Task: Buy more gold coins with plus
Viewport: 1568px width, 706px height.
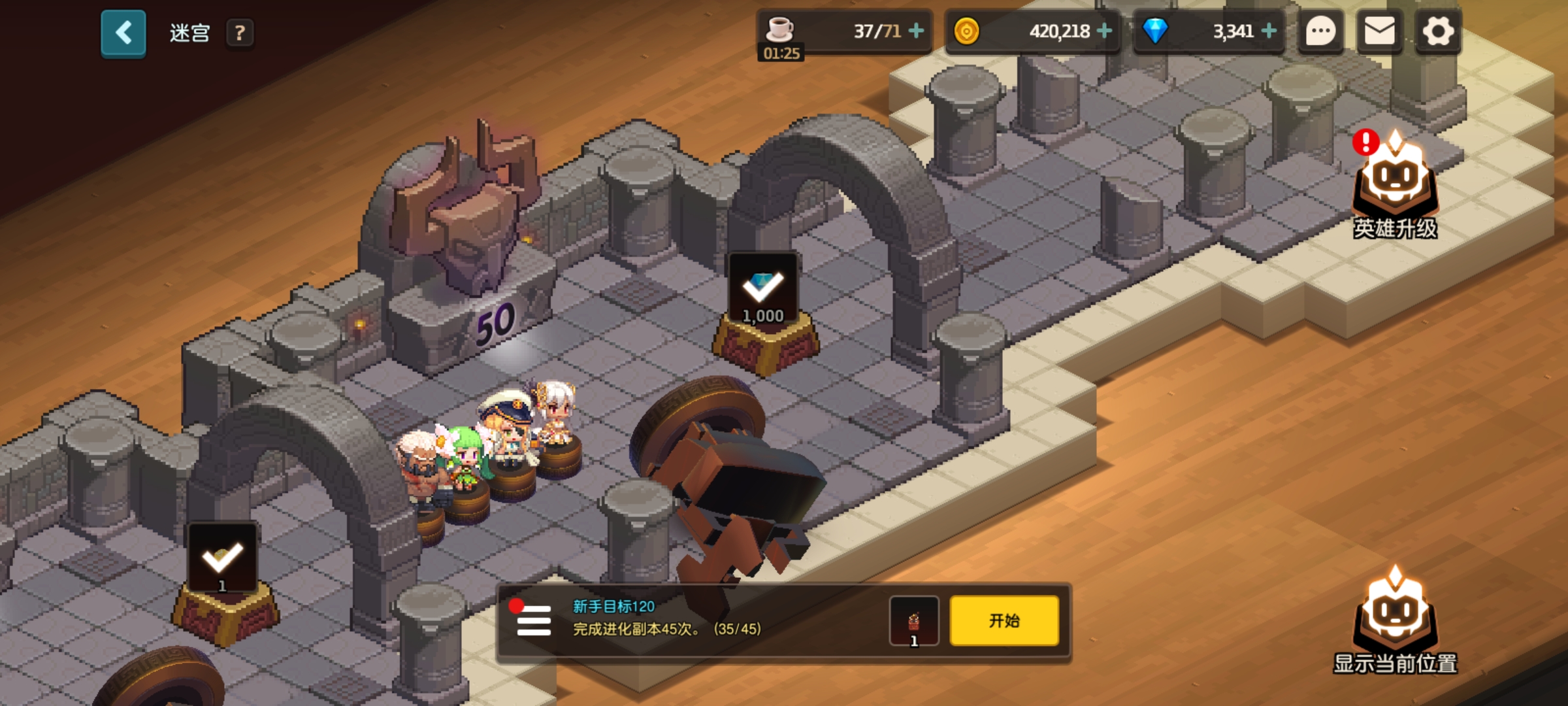Action: click(x=1104, y=31)
